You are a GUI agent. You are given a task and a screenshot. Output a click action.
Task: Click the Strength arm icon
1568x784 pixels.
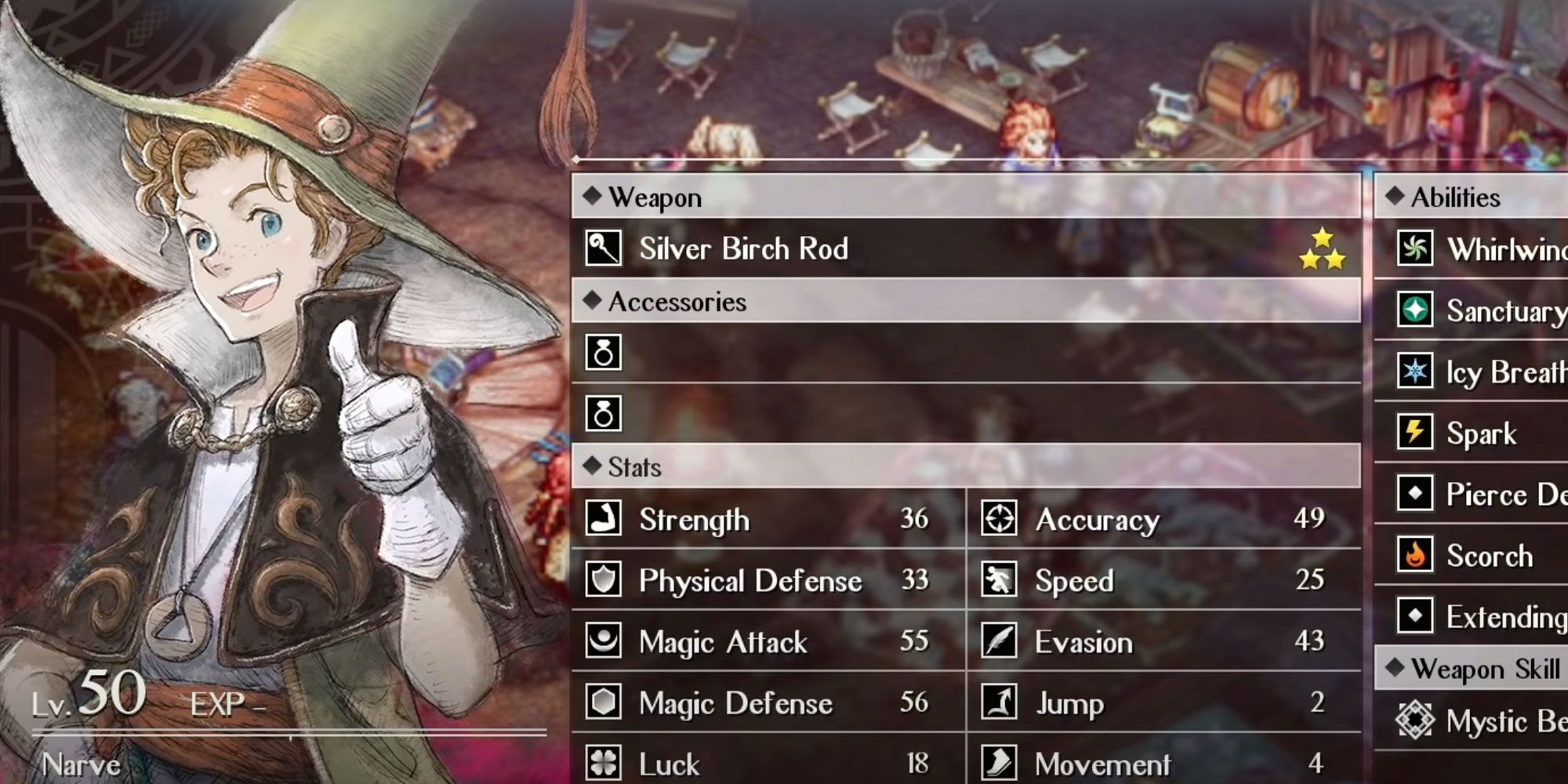[x=604, y=518]
